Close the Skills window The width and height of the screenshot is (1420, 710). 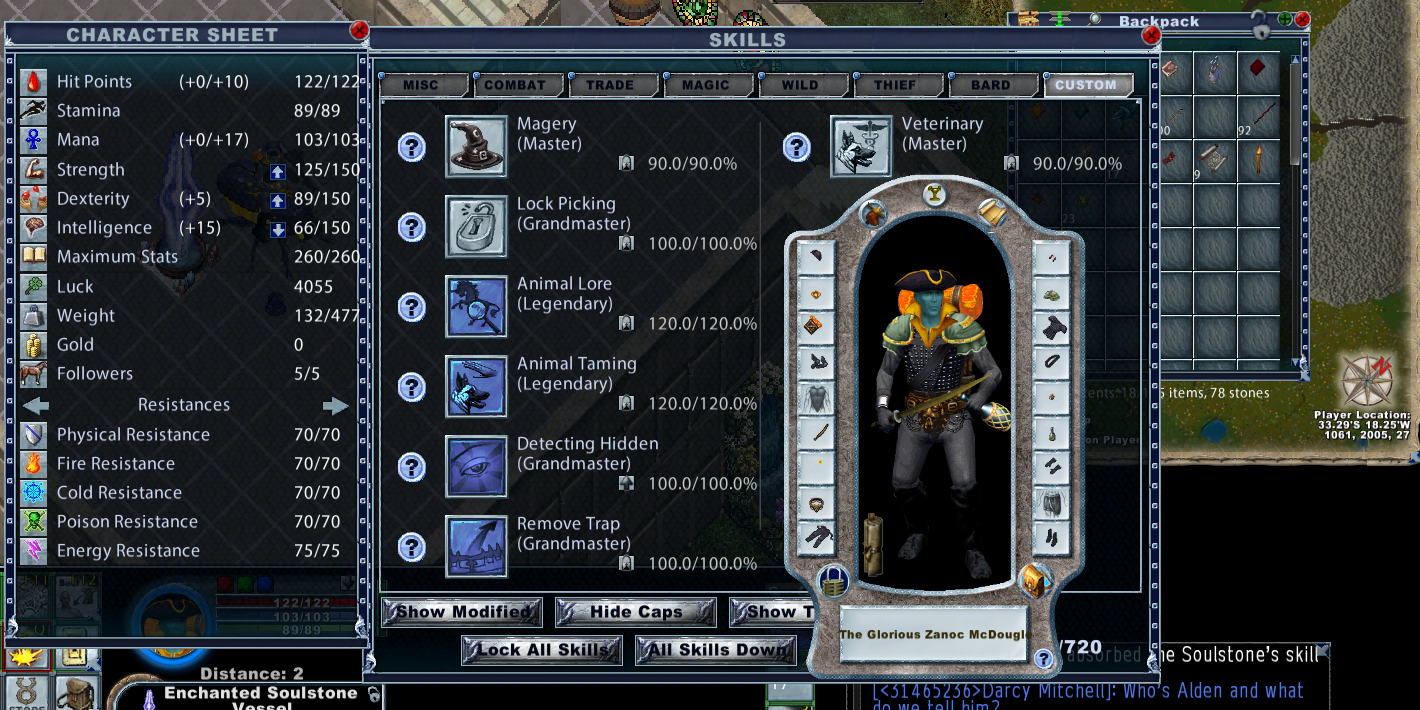click(x=1151, y=36)
